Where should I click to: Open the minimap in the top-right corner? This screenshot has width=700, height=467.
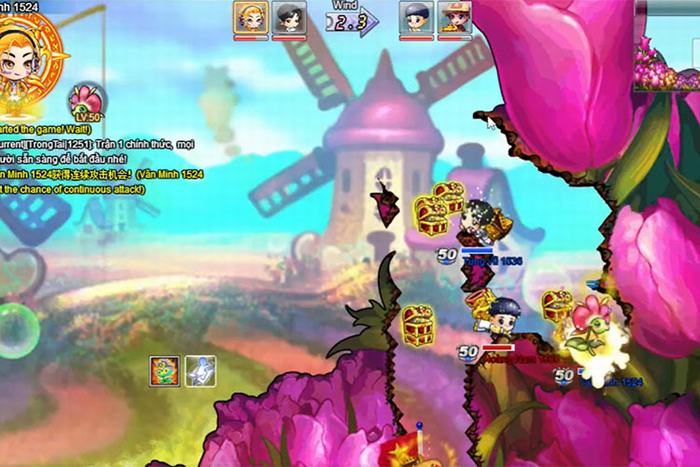[x=666, y=45]
